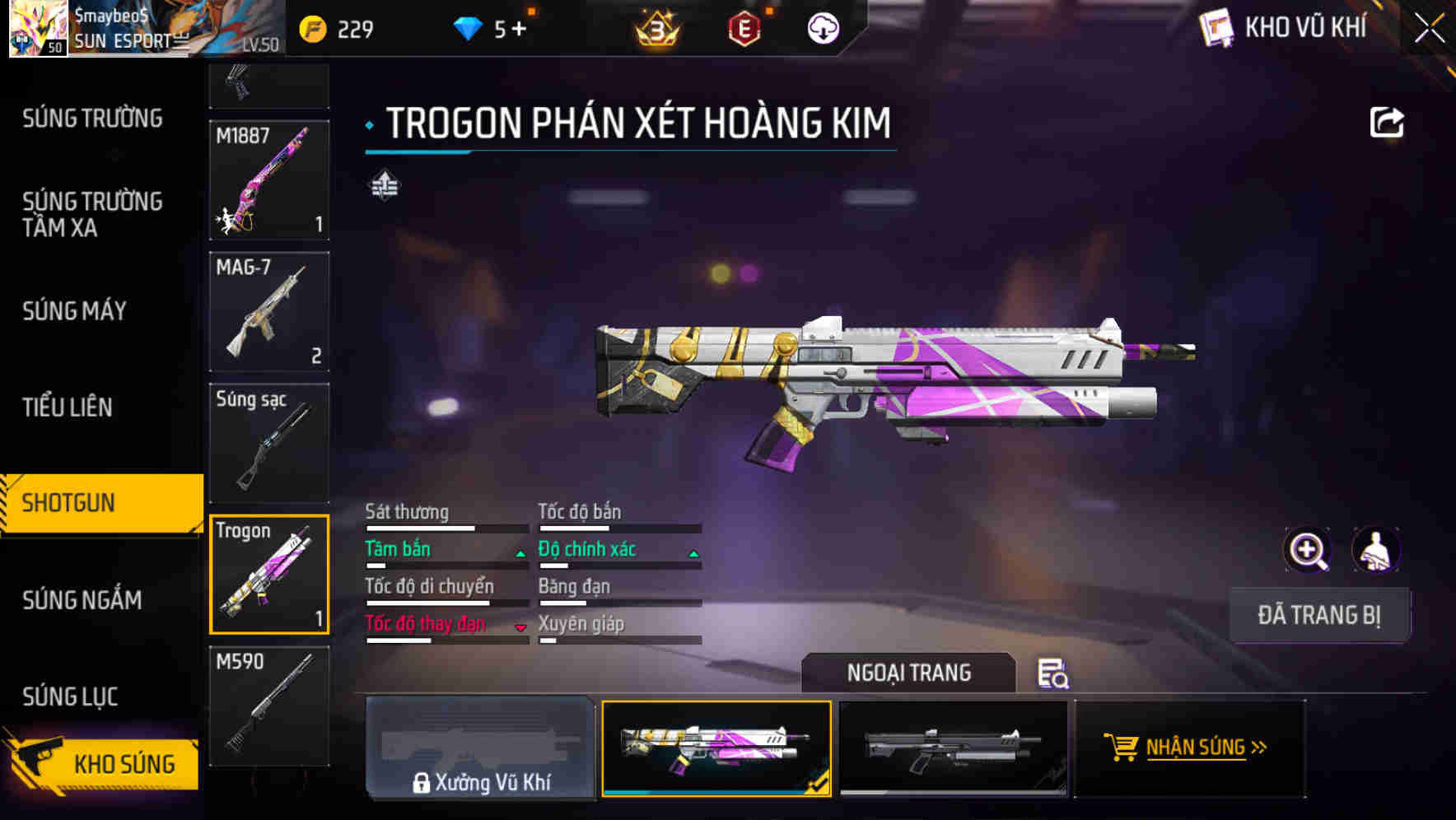1456x820 pixels.
Task: Open the Ngoại Trang tab
Action: click(908, 673)
